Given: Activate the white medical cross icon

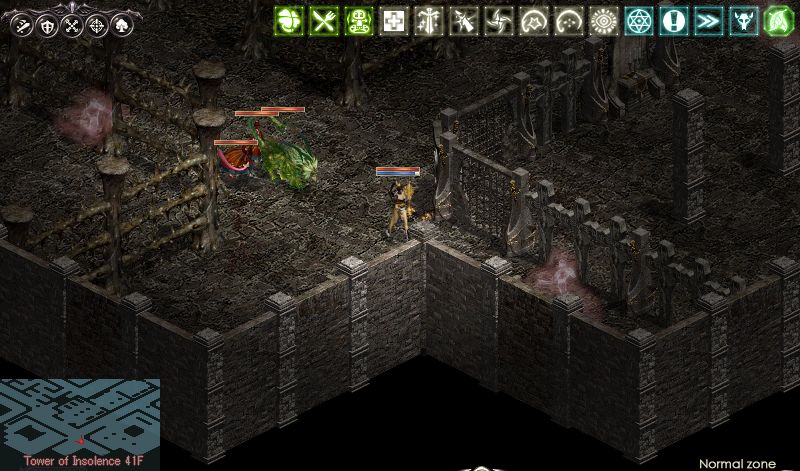Looking at the screenshot, I should pyautogui.click(x=395, y=21).
